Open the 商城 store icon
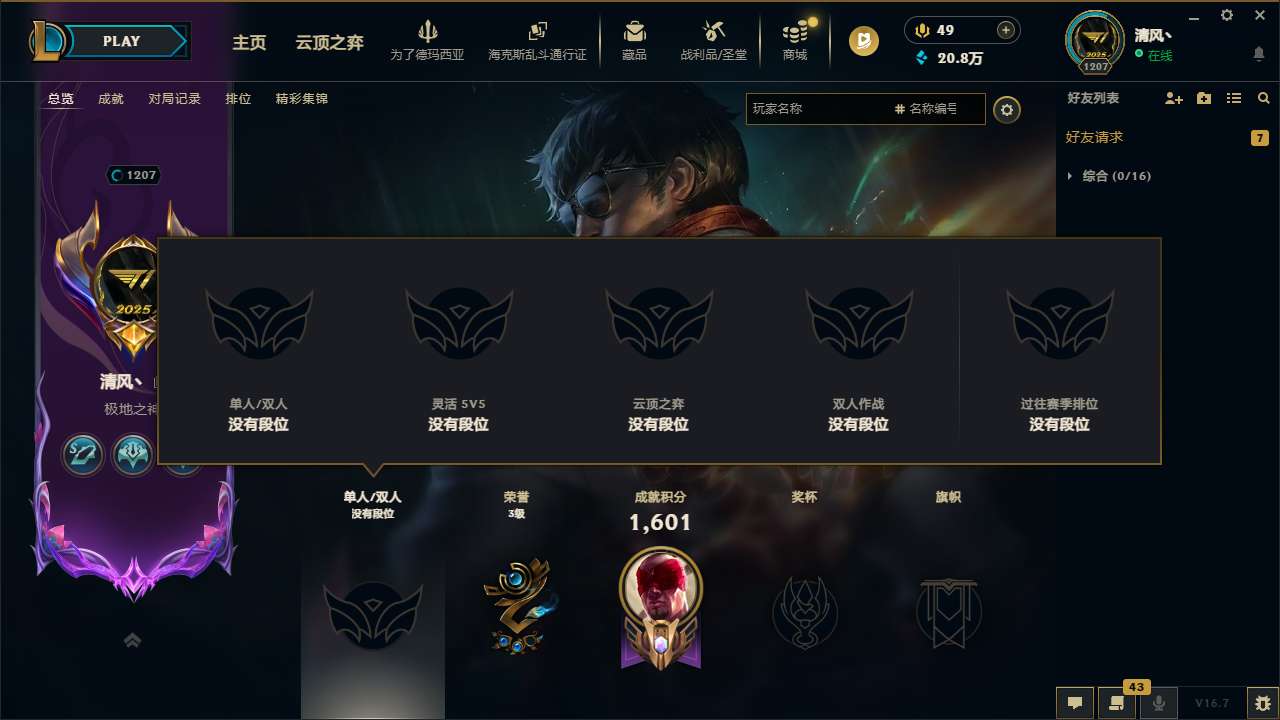1280x720 pixels. coord(795,40)
